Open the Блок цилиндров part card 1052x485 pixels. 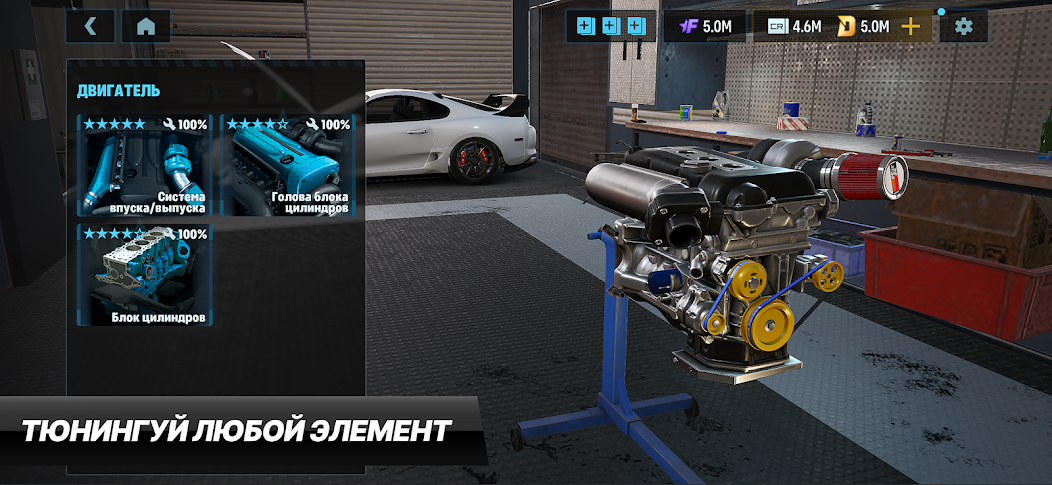click(145, 276)
